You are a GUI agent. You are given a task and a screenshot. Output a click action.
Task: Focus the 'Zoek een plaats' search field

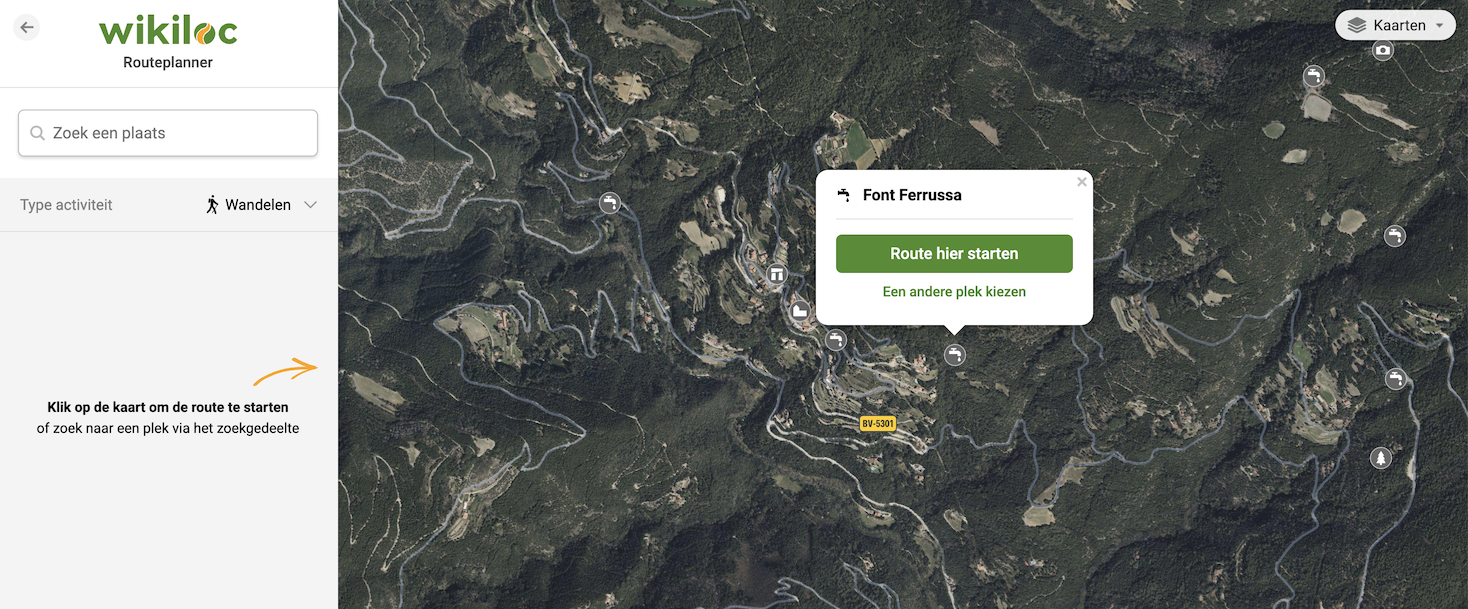tap(168, 133)
